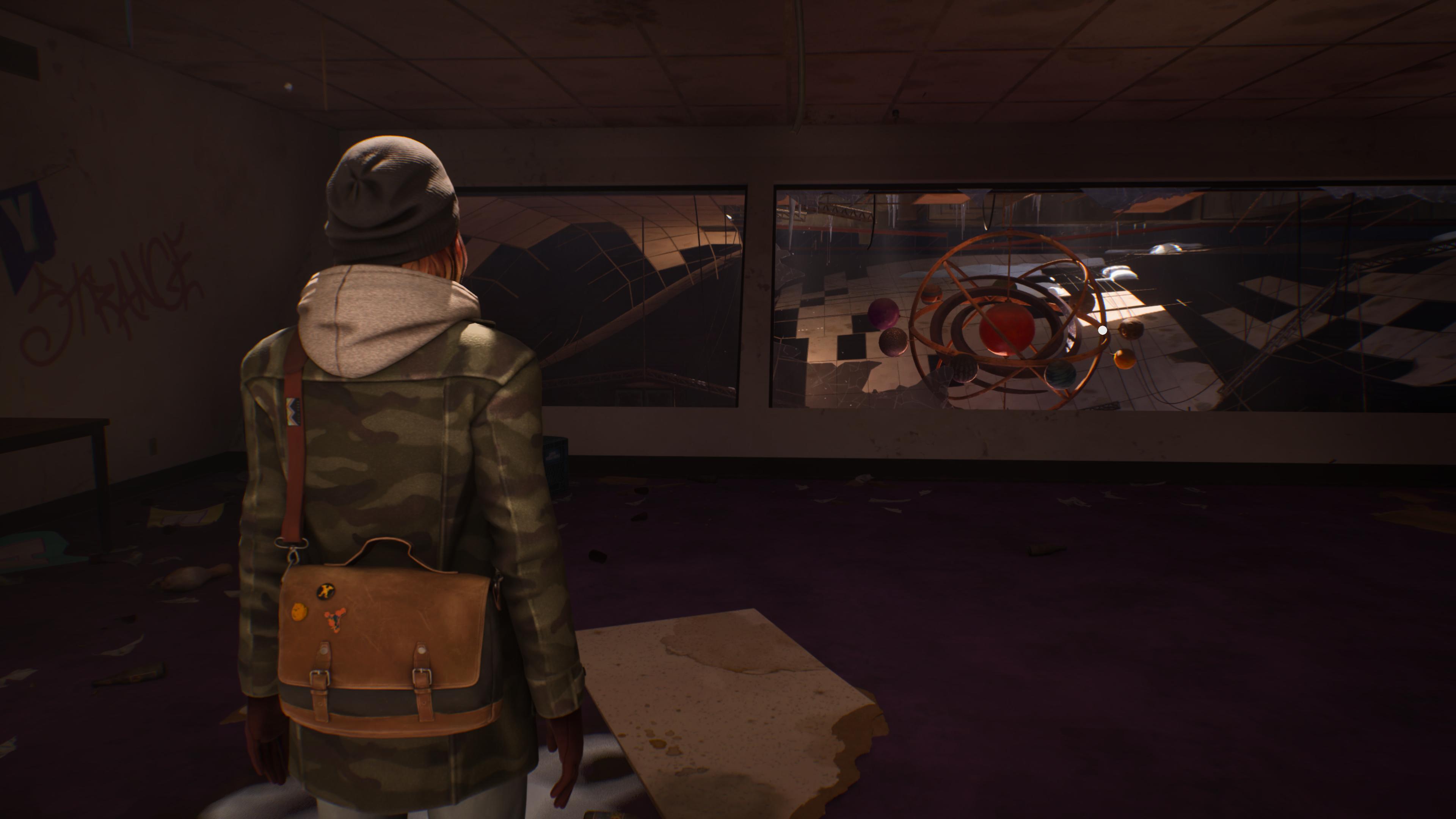The height and width of the screenshot is (819, 1456).
Task: Select the white interaction dot marker
Action: pyautogui.click(x=1102, y=330)
